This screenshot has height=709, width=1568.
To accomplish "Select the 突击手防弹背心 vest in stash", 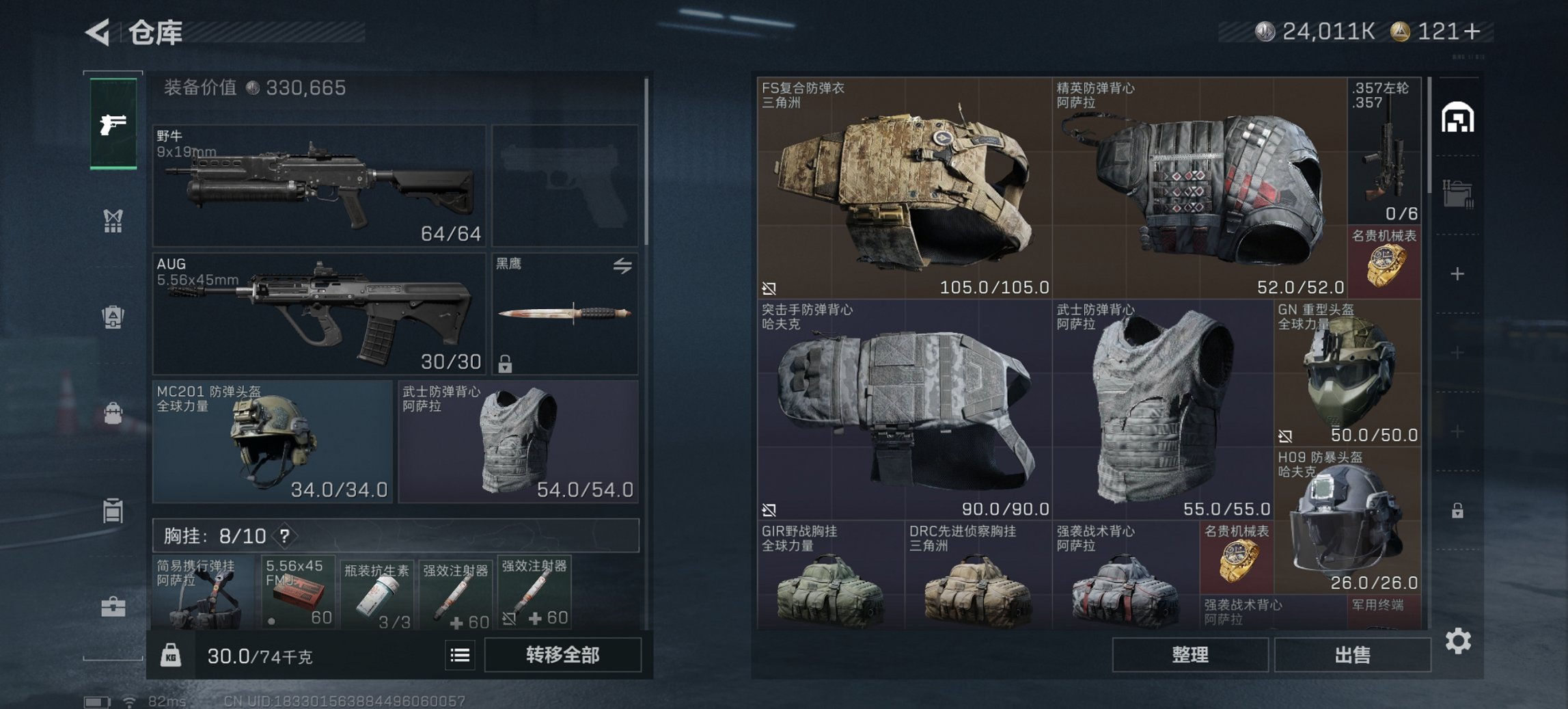I will coord(904,409).
